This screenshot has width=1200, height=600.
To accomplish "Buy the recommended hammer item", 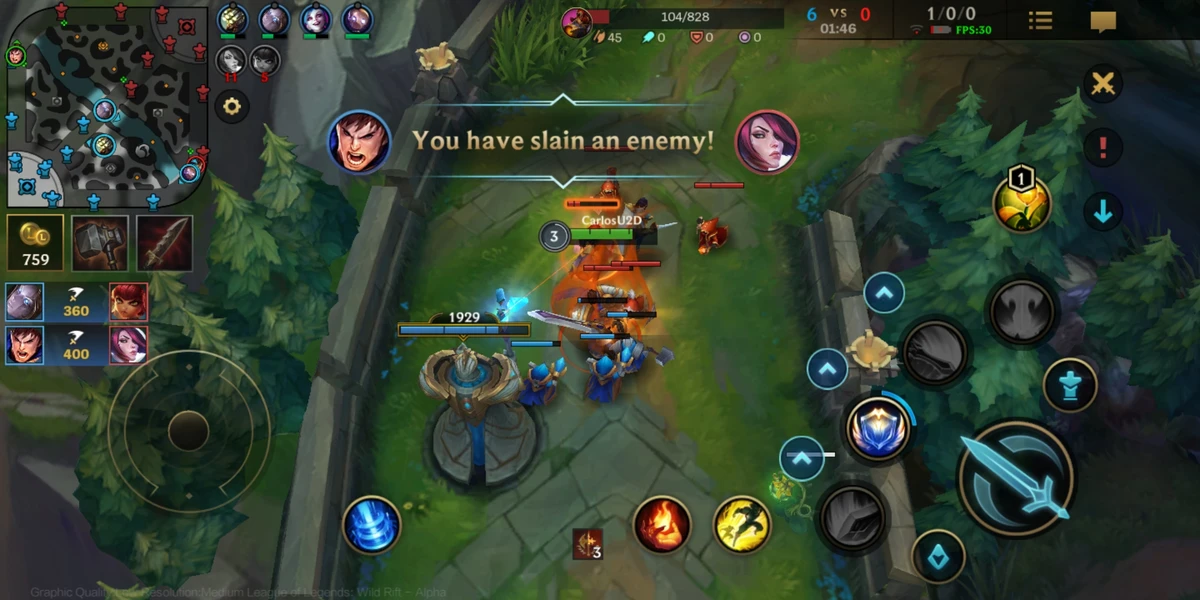I will click(x=100, y=243).
